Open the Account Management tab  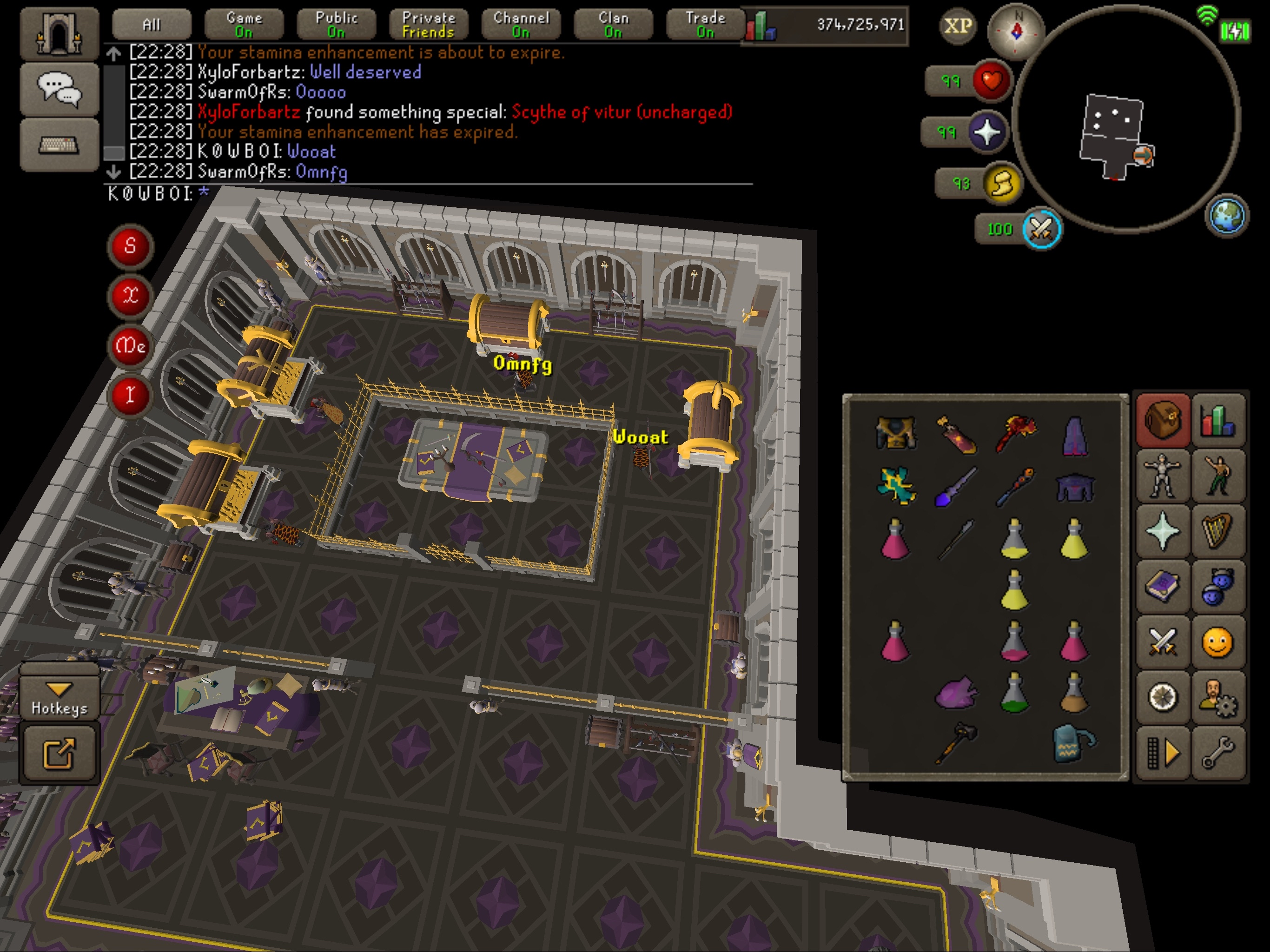(1218, 698)
